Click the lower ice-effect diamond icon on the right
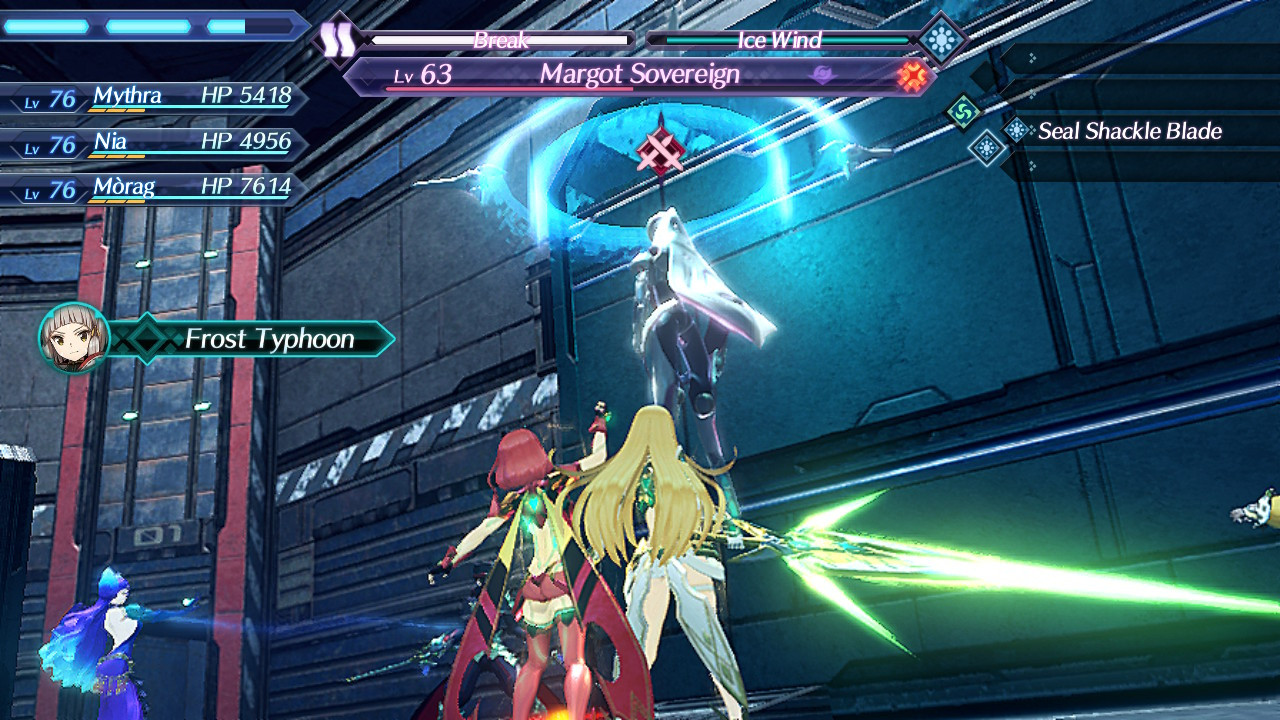This screenshot has height=720, width=1280. coord(987,148)
